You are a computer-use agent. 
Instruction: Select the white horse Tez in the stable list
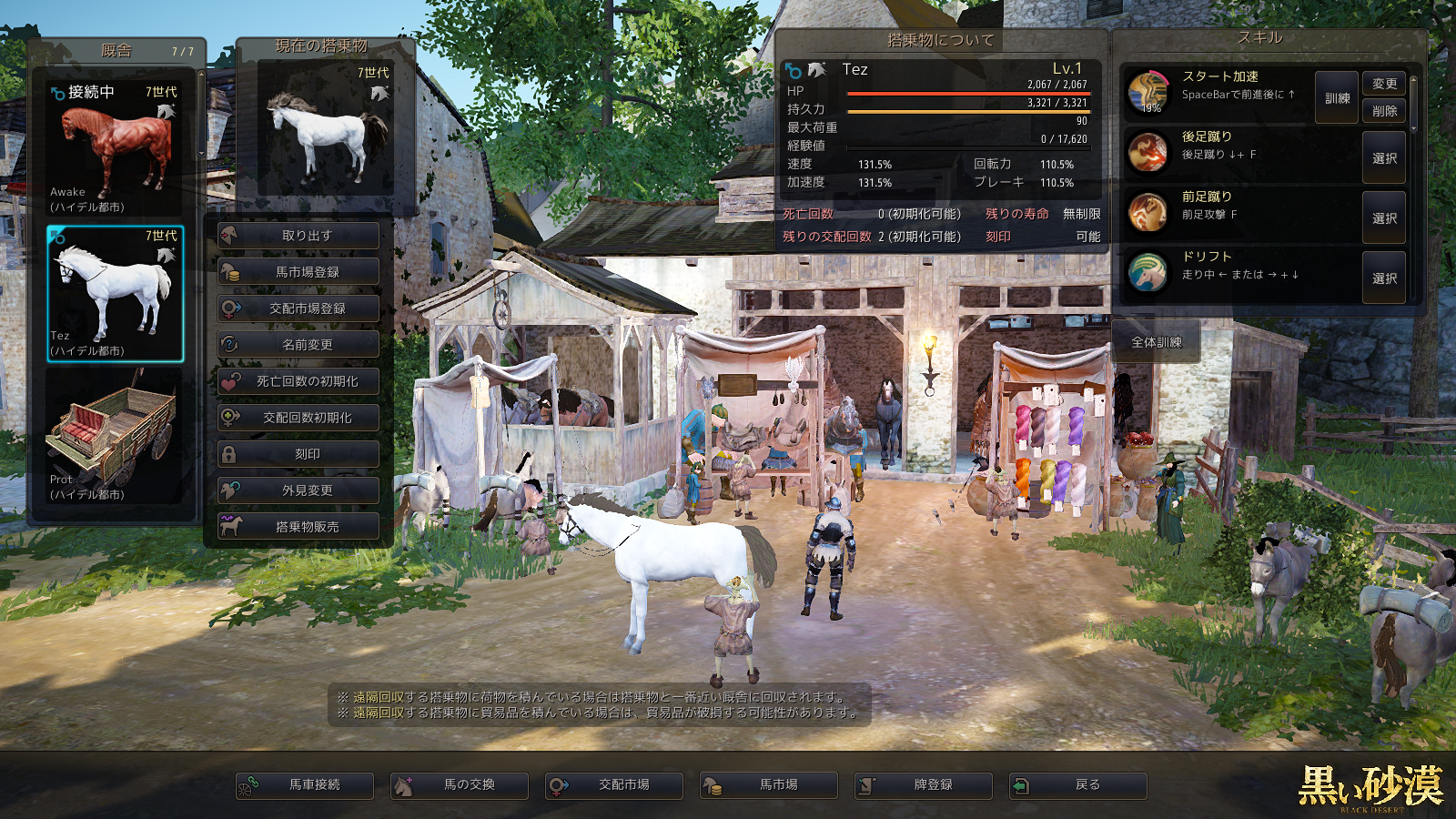point(115,294)
